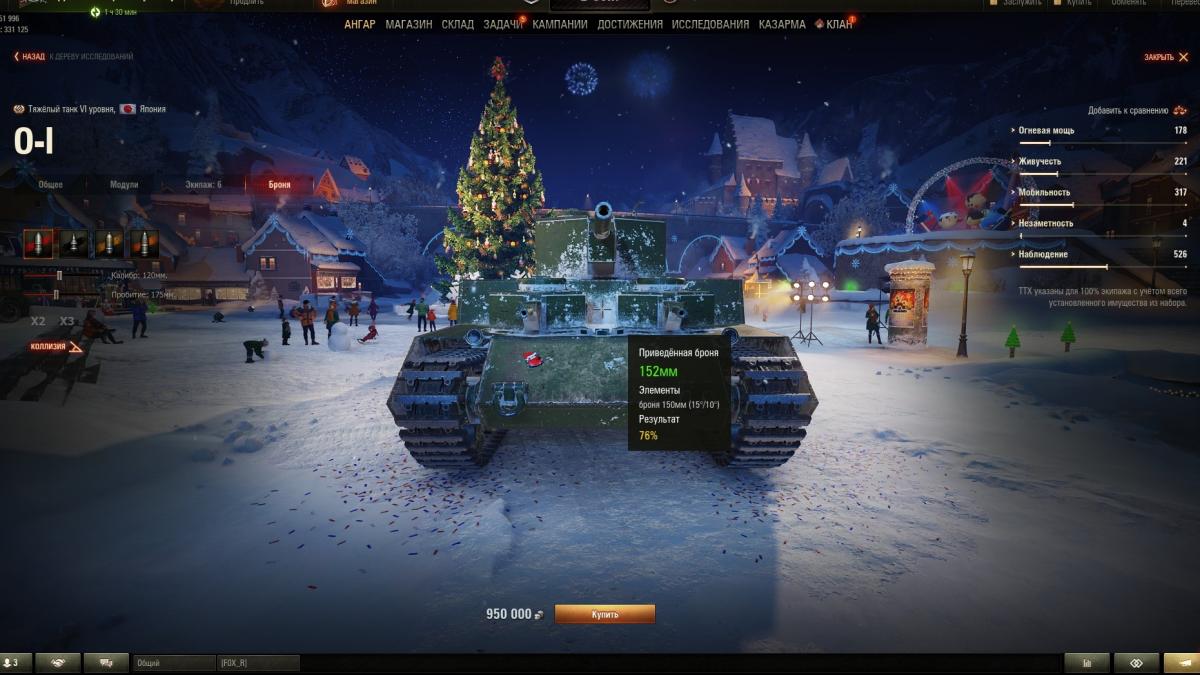Open the Казарма menu

point(782,24)
